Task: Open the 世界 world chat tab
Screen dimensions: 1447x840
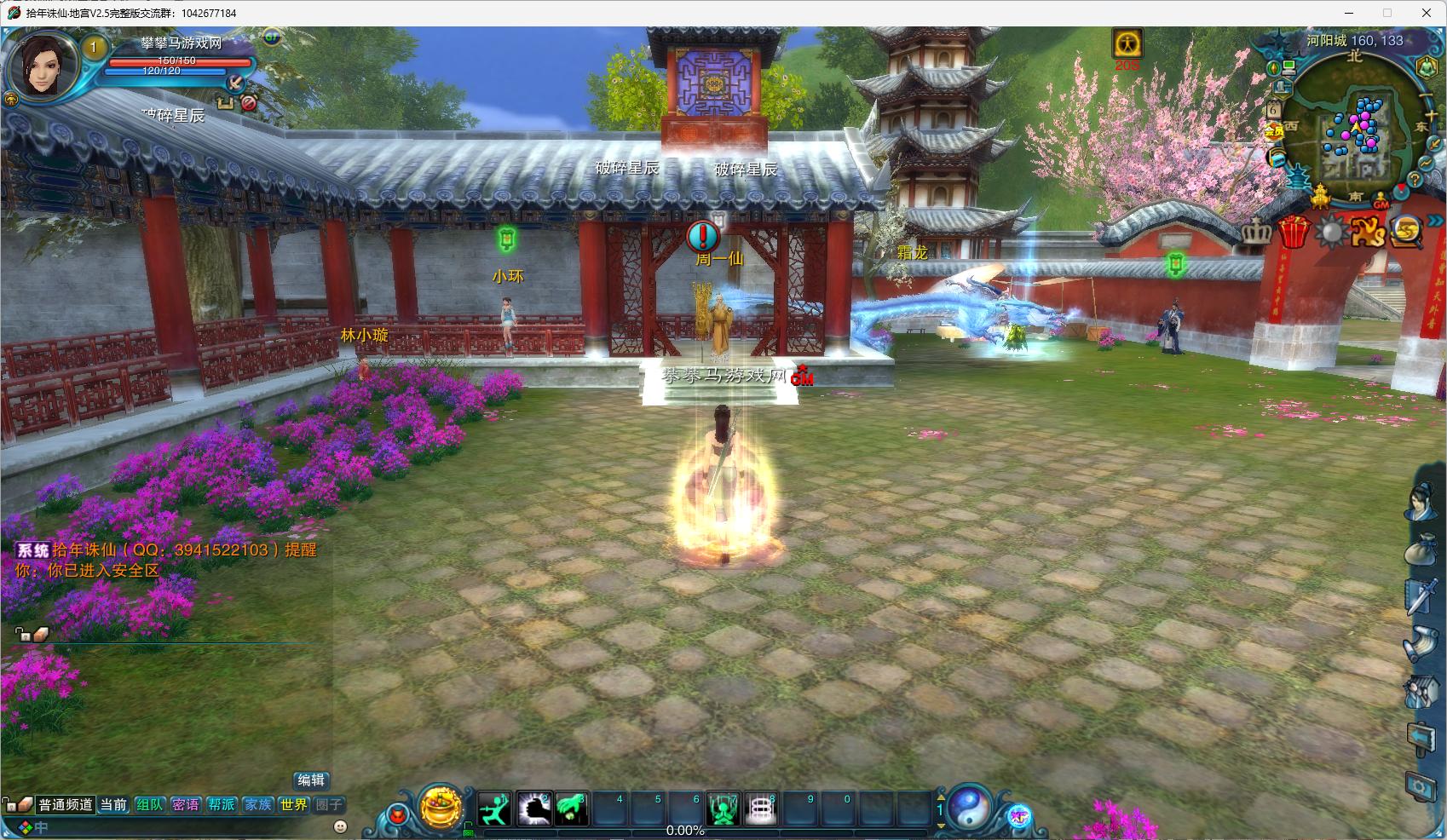Action: tap(293, 805)
